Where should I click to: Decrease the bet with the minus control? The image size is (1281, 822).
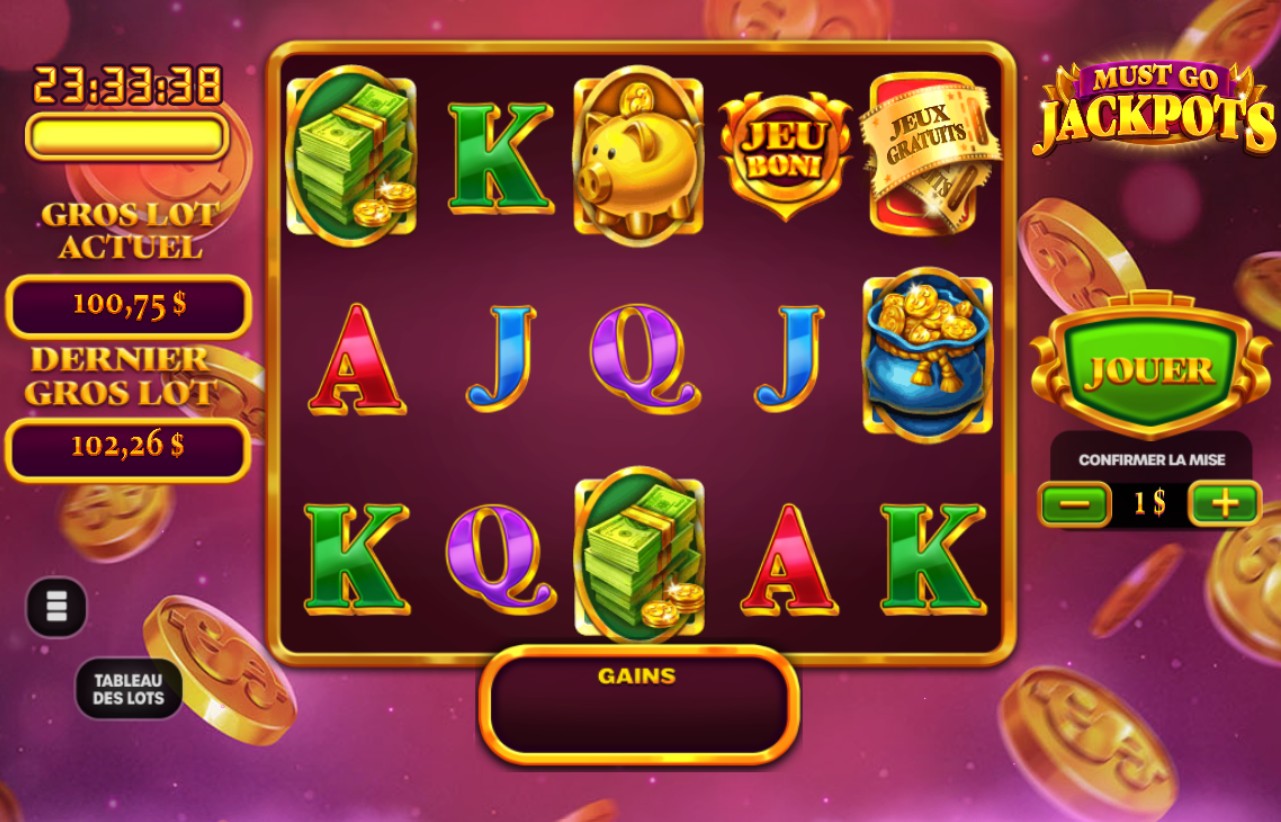[x=1074, y=504]
